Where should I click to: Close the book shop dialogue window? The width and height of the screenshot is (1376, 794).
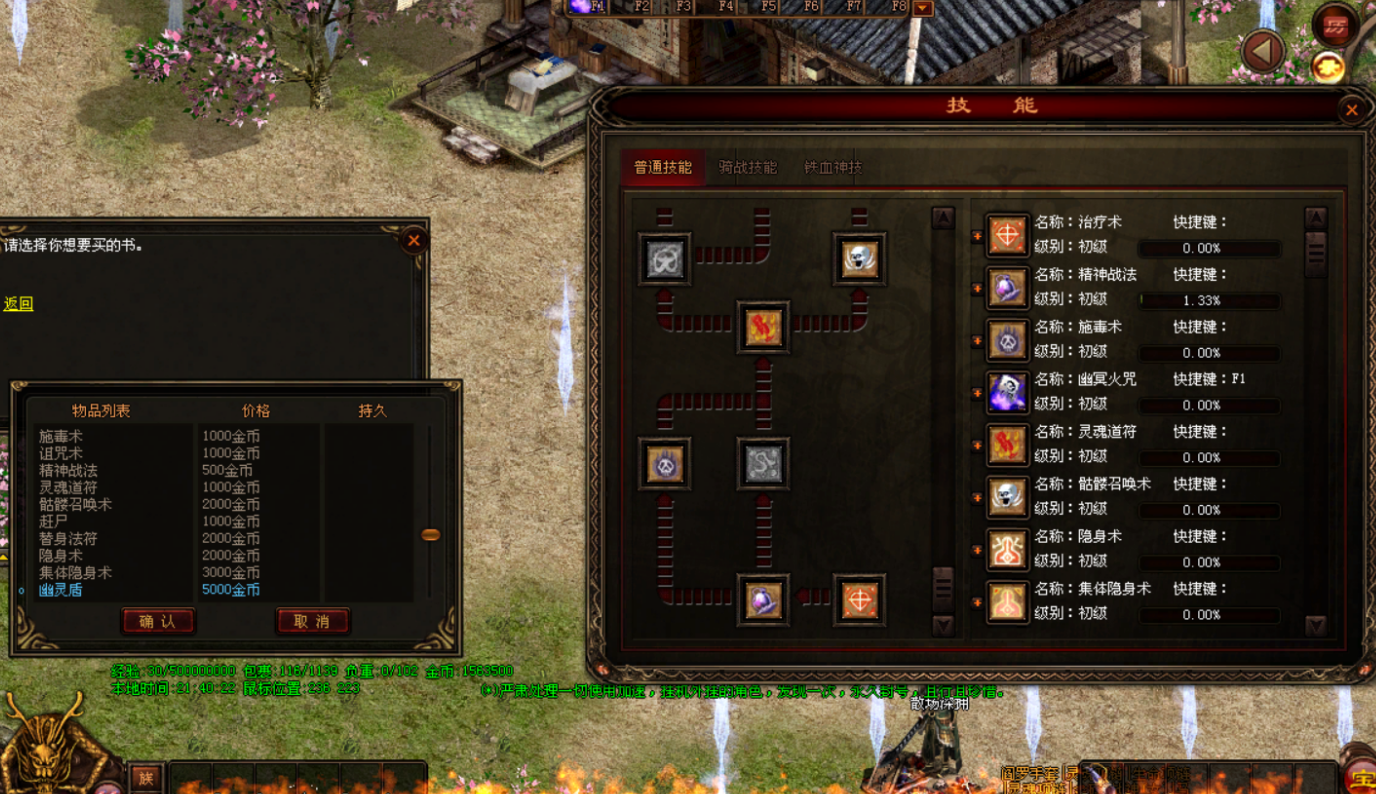click(x=413, y=240)
